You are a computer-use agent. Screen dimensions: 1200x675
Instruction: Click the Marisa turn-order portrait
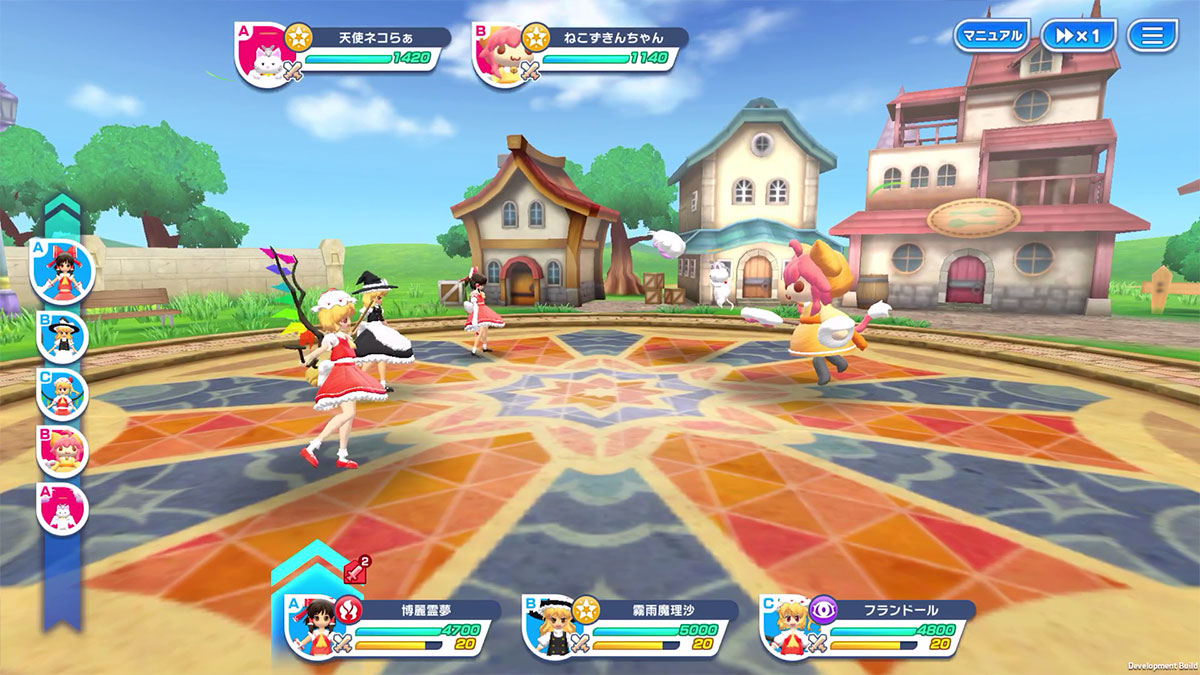tap(63, 337)
